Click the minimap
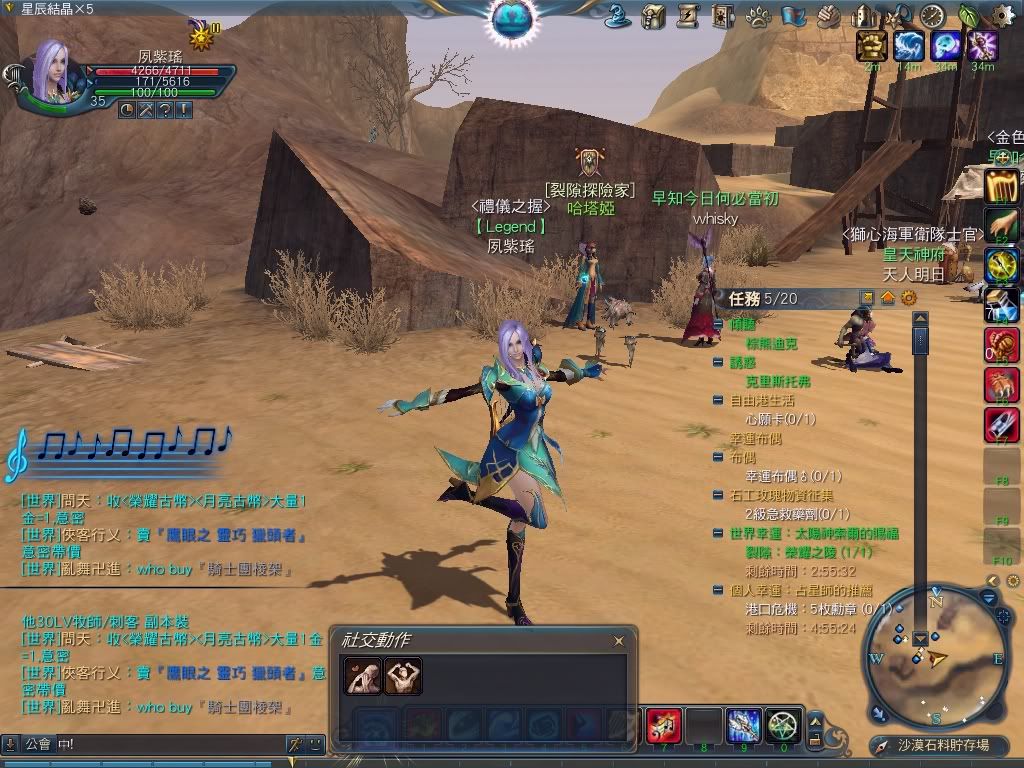 [936, 657]
